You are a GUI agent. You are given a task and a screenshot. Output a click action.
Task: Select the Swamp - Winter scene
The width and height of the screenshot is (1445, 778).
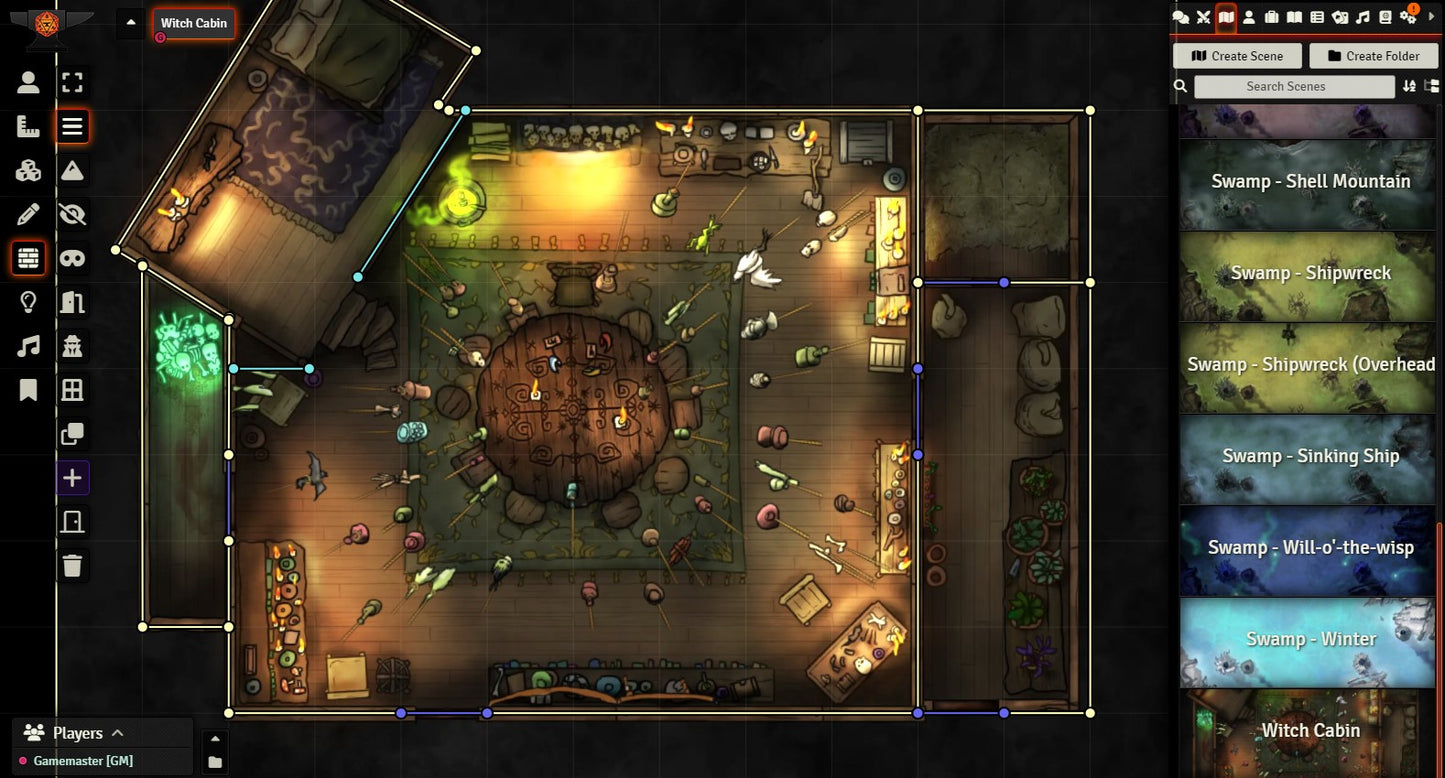pos(1310,639)
